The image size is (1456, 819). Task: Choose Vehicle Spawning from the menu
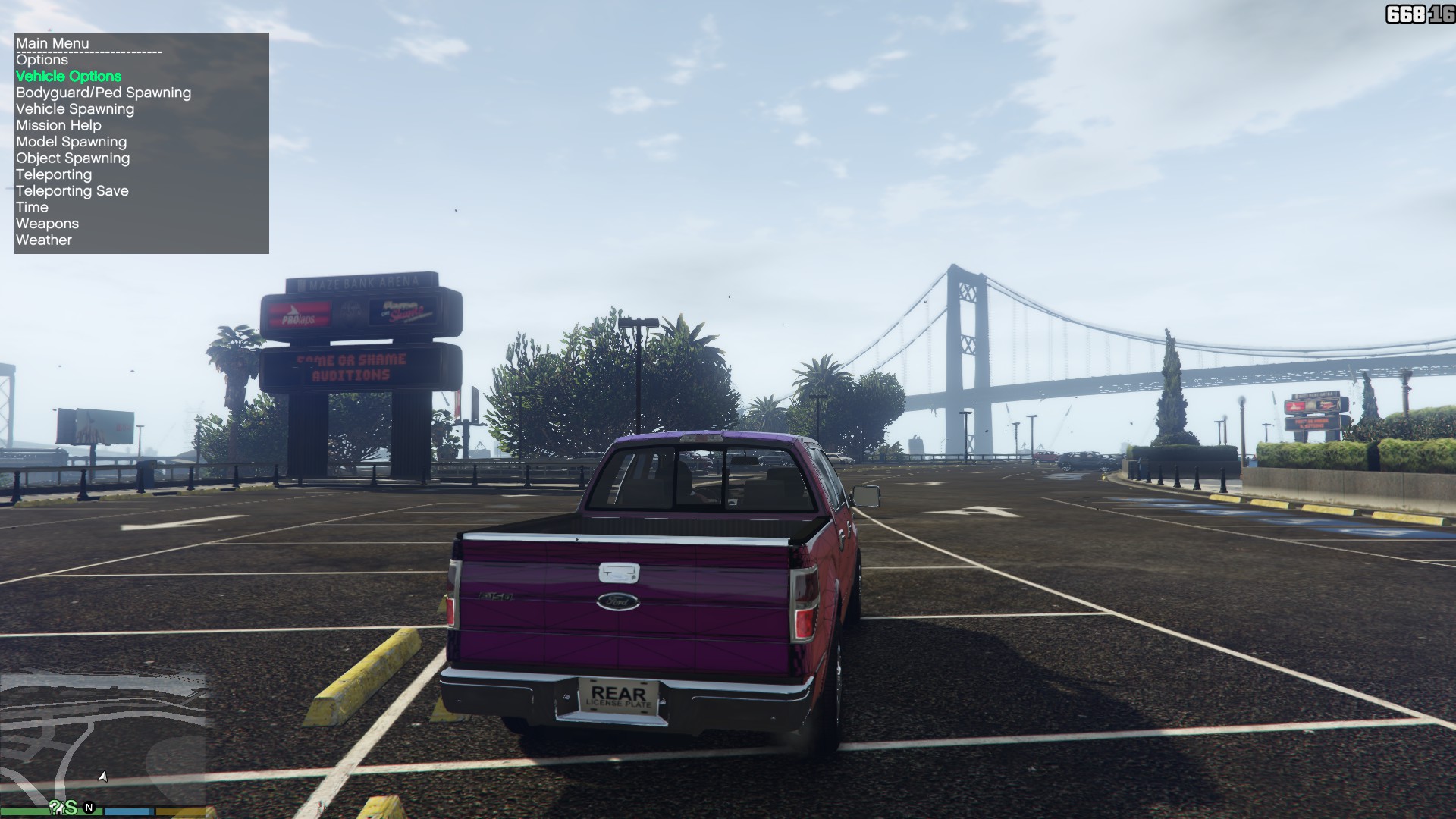tap(75, 109)
